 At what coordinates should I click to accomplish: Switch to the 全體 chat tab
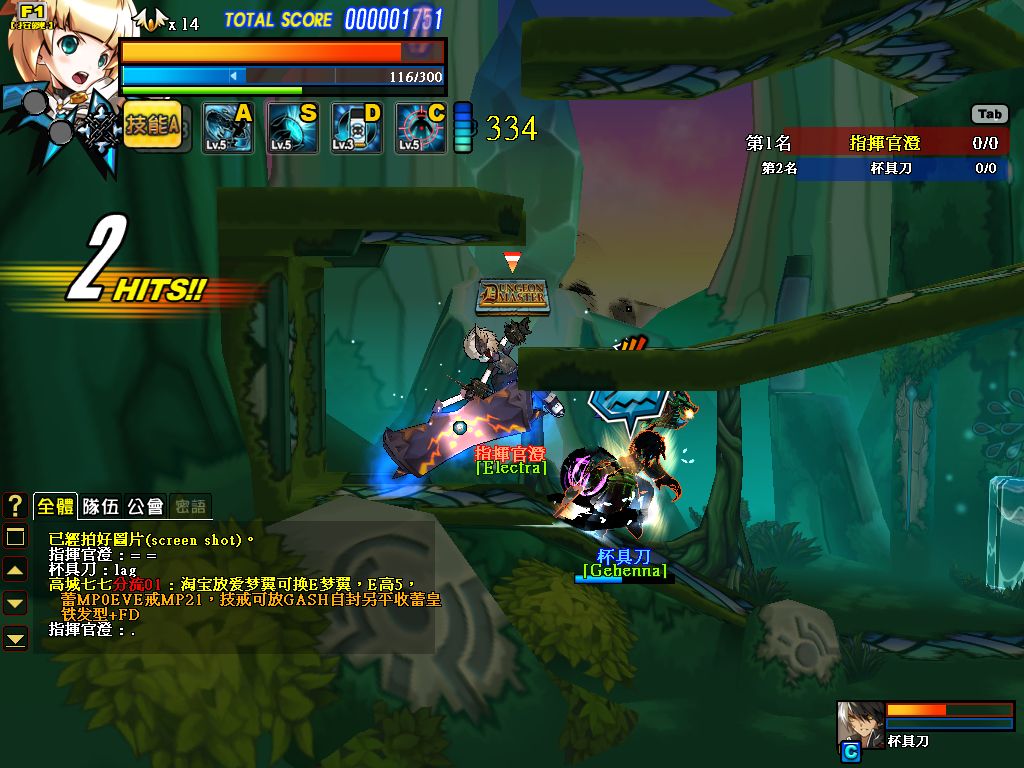coord(55,506)
